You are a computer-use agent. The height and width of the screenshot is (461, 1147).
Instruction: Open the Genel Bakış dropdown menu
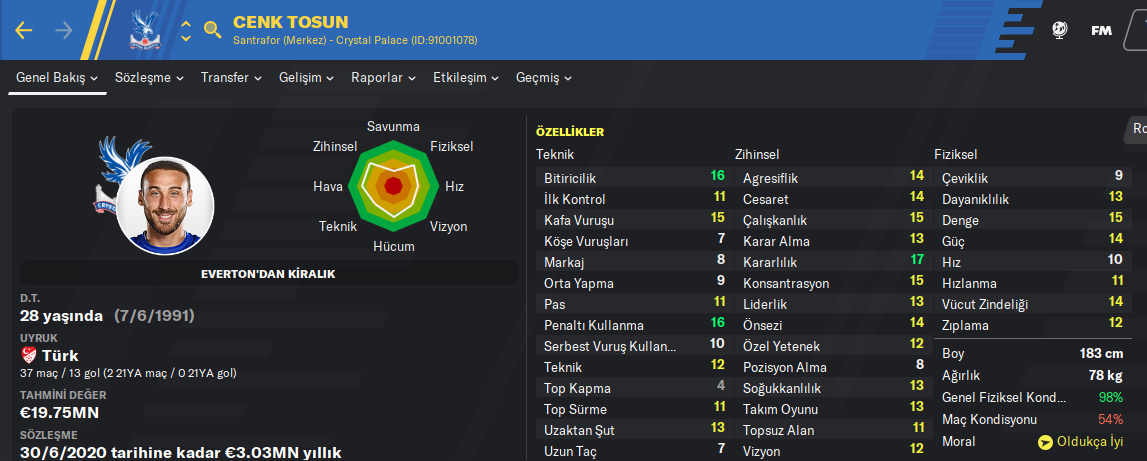[x=57, y=78]
